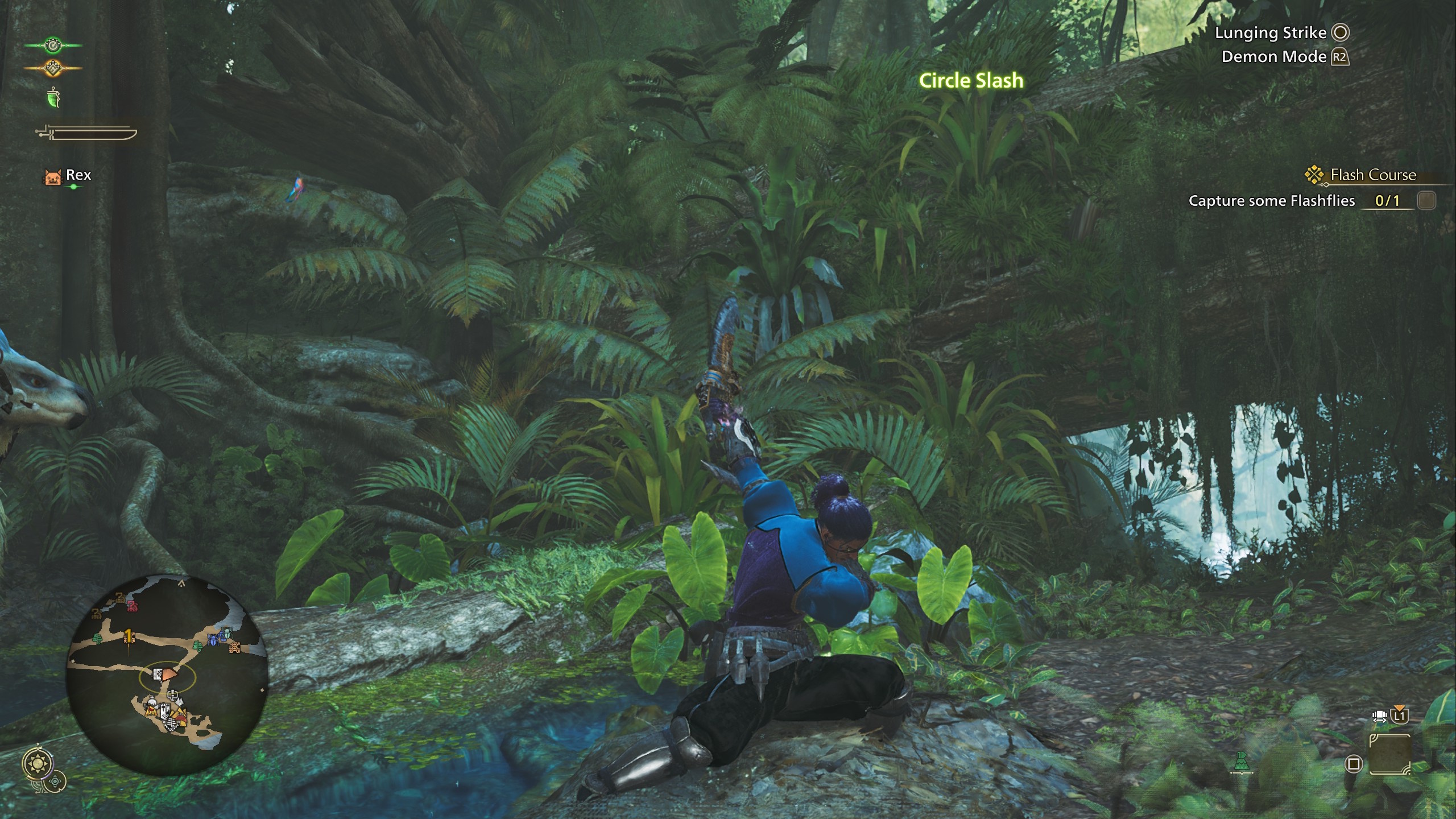The image size is (1456, 819).
Task: Click the green scoutfly lantern icon
Action: pyautogui.click(x=54, y=98)
